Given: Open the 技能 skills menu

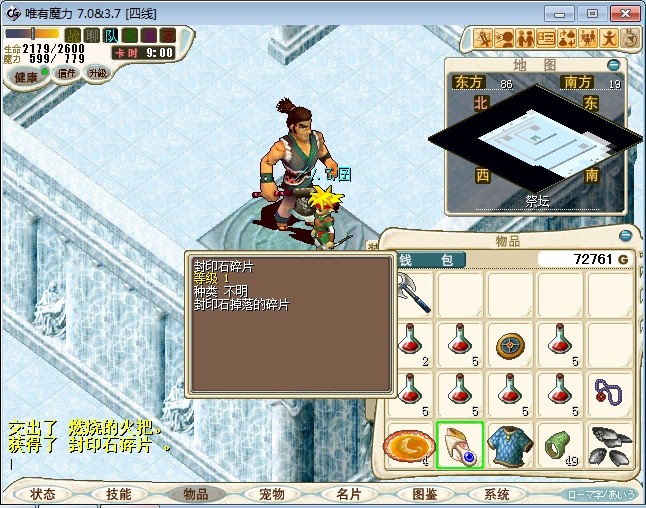Looking at the screenshot, I should [118, 494].
